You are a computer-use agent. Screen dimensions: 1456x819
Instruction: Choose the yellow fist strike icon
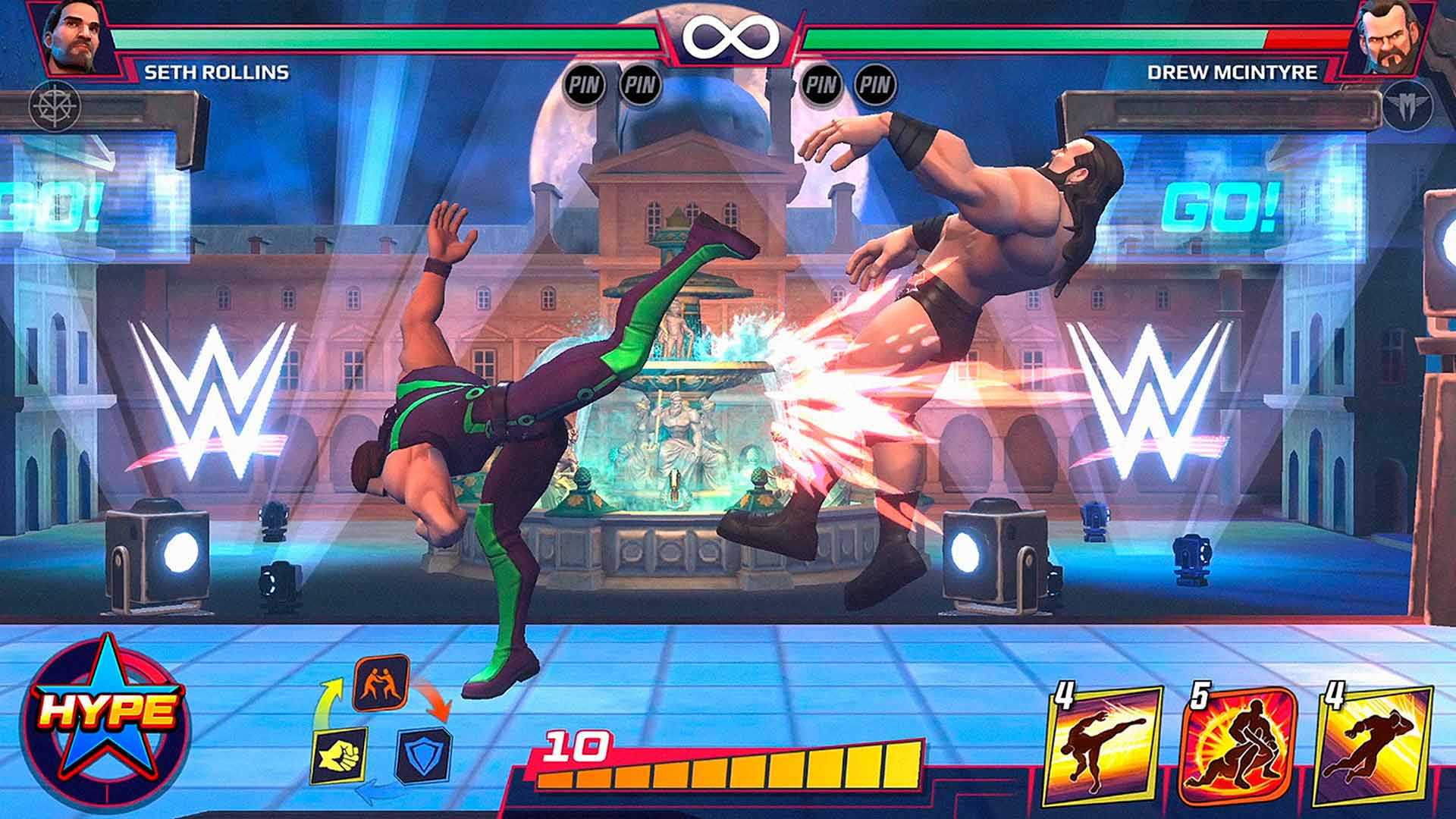(x=339, y=755)
